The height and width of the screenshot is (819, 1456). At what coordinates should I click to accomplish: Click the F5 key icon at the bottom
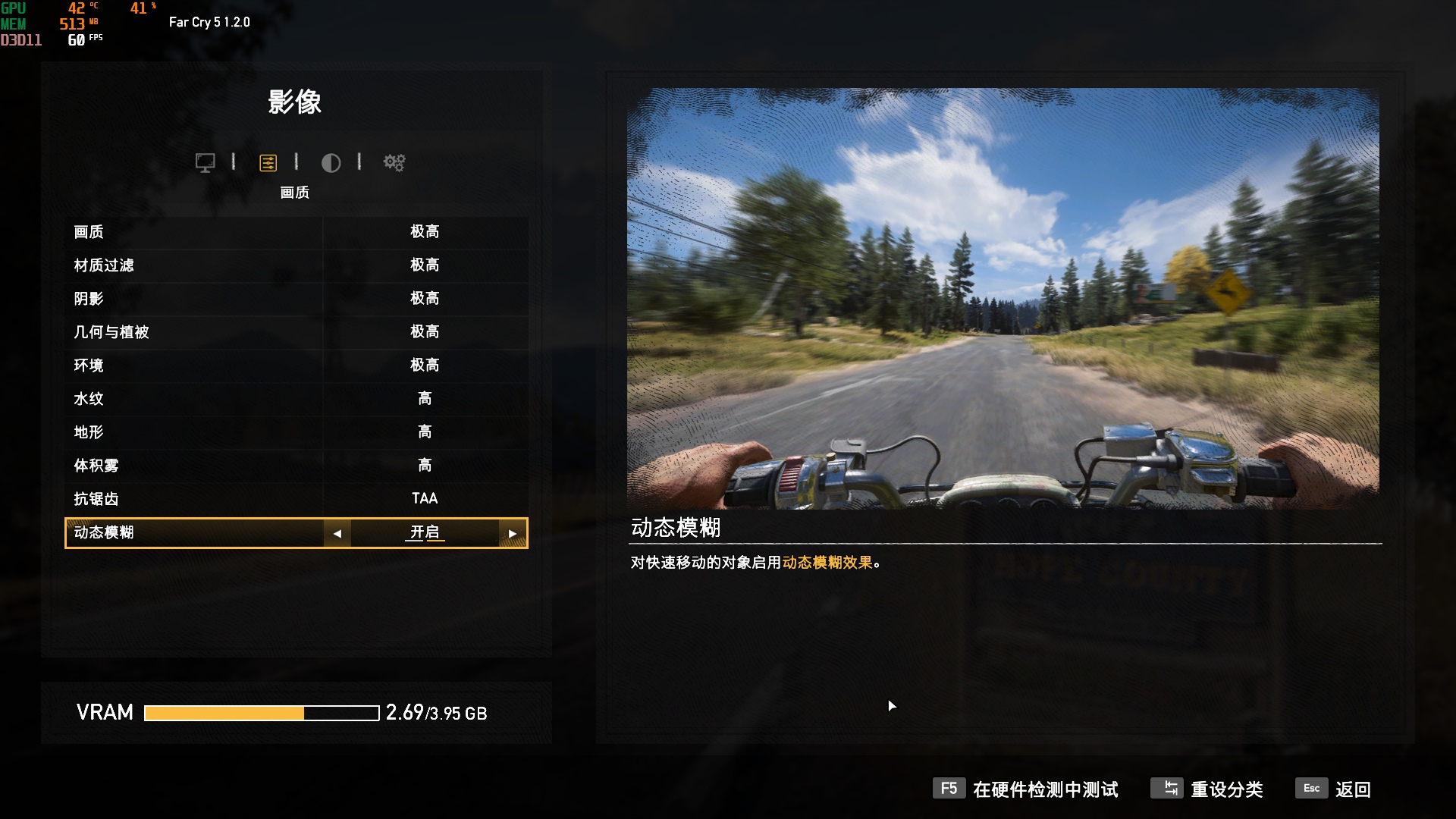(x=947, y=789)
